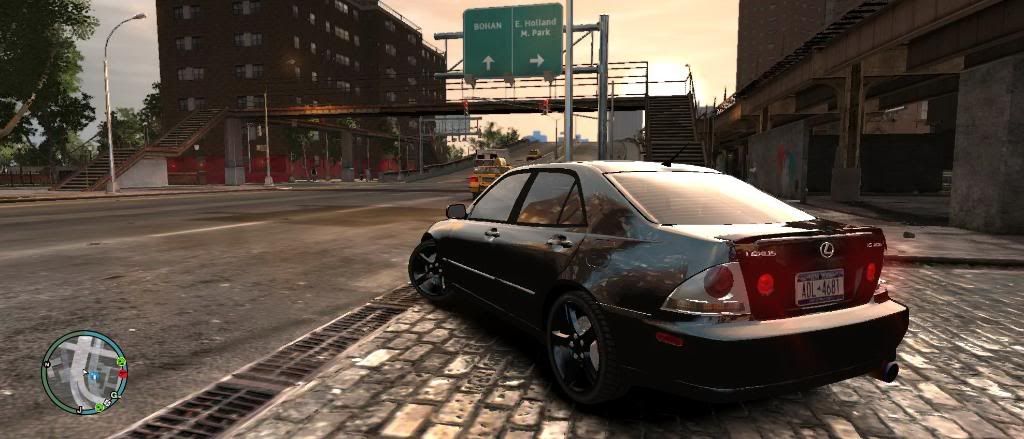Choose the 'G' contact blip on the radar
This screenshot has height=439, width=1024.
click(x=116, y=395)
